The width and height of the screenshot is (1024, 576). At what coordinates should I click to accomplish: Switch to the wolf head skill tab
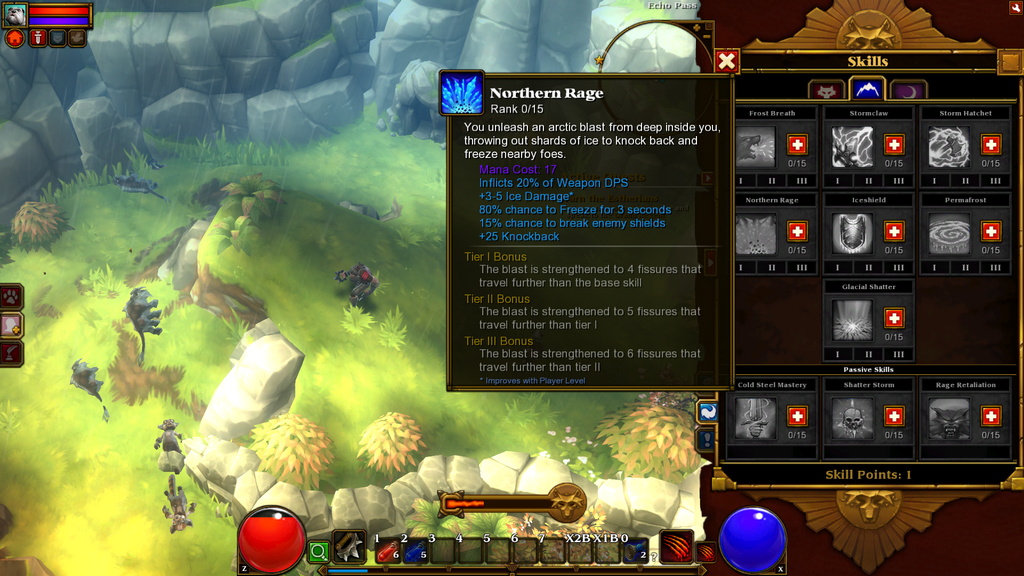tap(826, 91)
